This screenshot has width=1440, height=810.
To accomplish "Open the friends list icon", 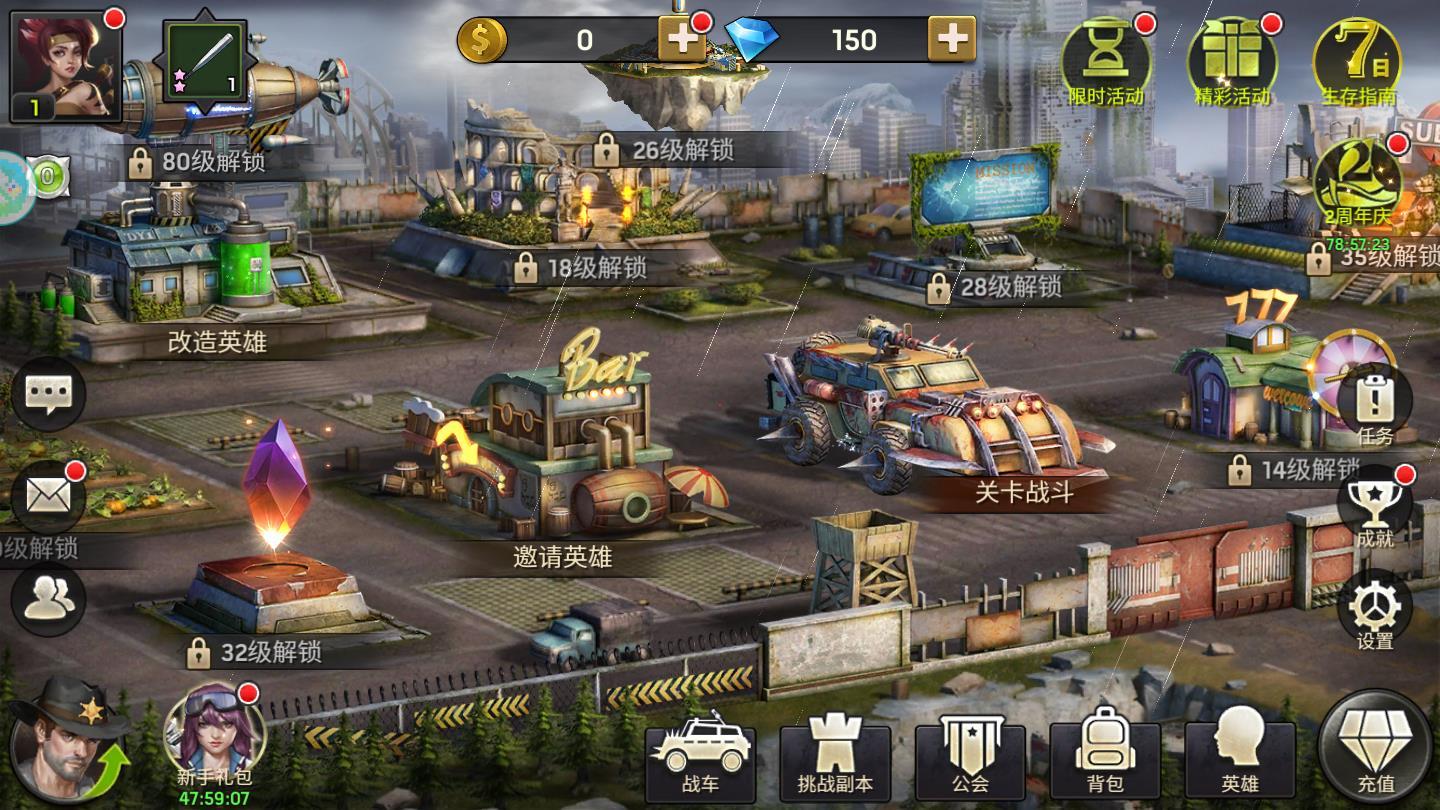I will click(48, 599).
